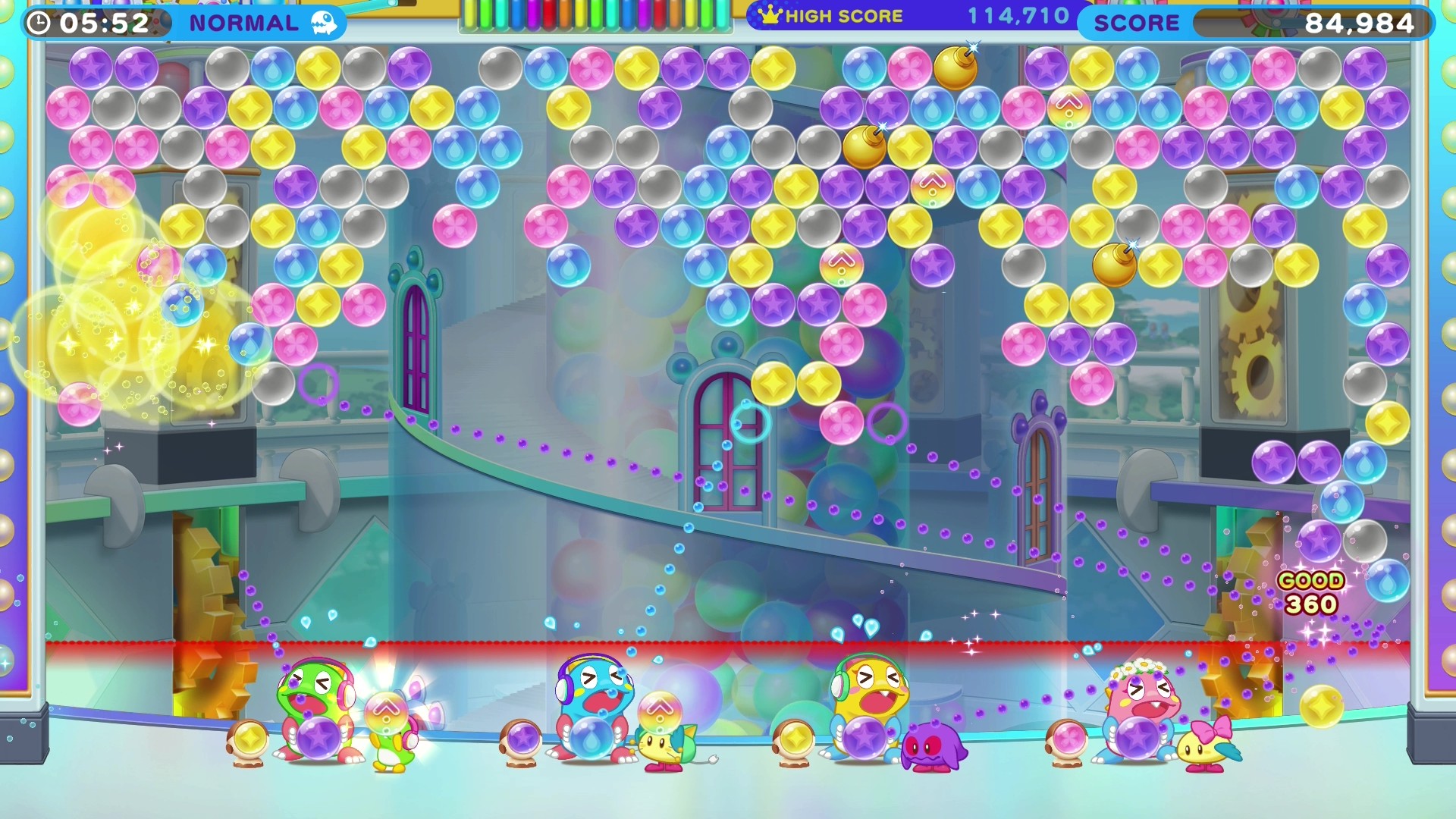Click the HIGH SCORE value 114,710
The width and height of the screenshot is (1456, 819).
(x=1016, y=15)
